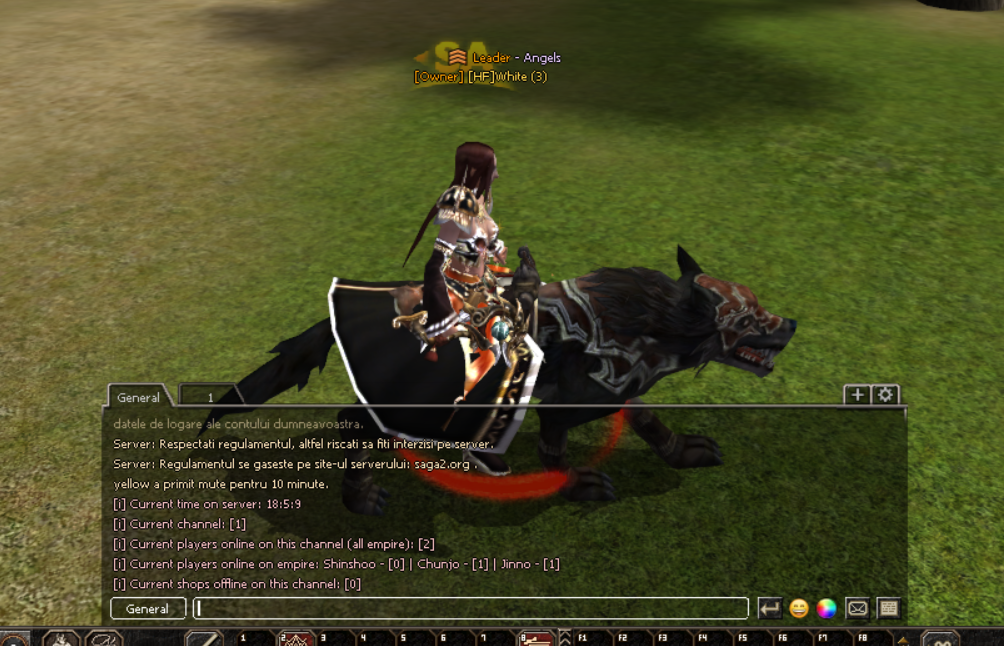Toggle the quickbar page arrows
Screen dimensions: 1004x646
point(564,637)
